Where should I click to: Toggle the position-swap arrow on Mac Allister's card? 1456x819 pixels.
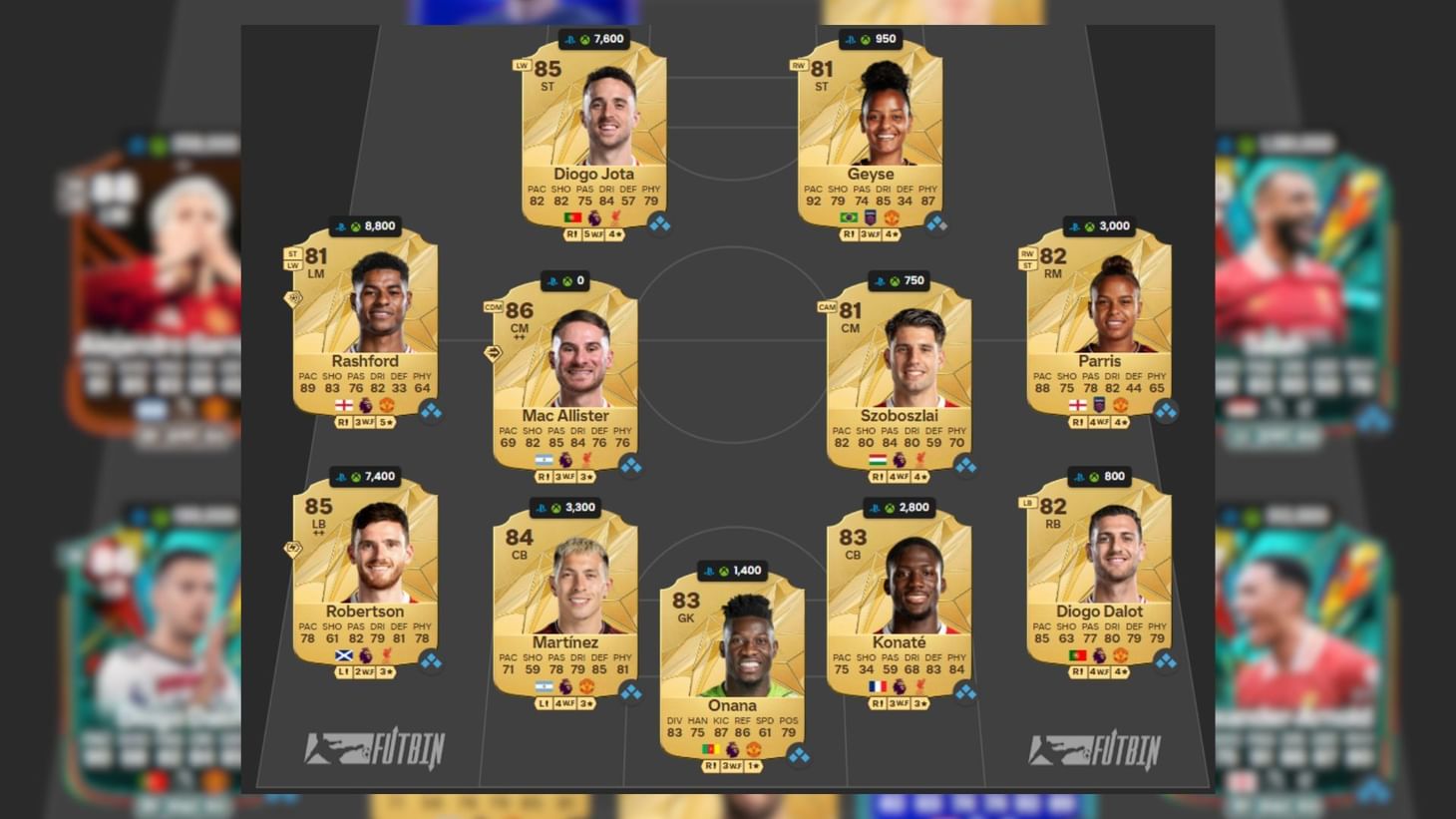click(493, 352)
